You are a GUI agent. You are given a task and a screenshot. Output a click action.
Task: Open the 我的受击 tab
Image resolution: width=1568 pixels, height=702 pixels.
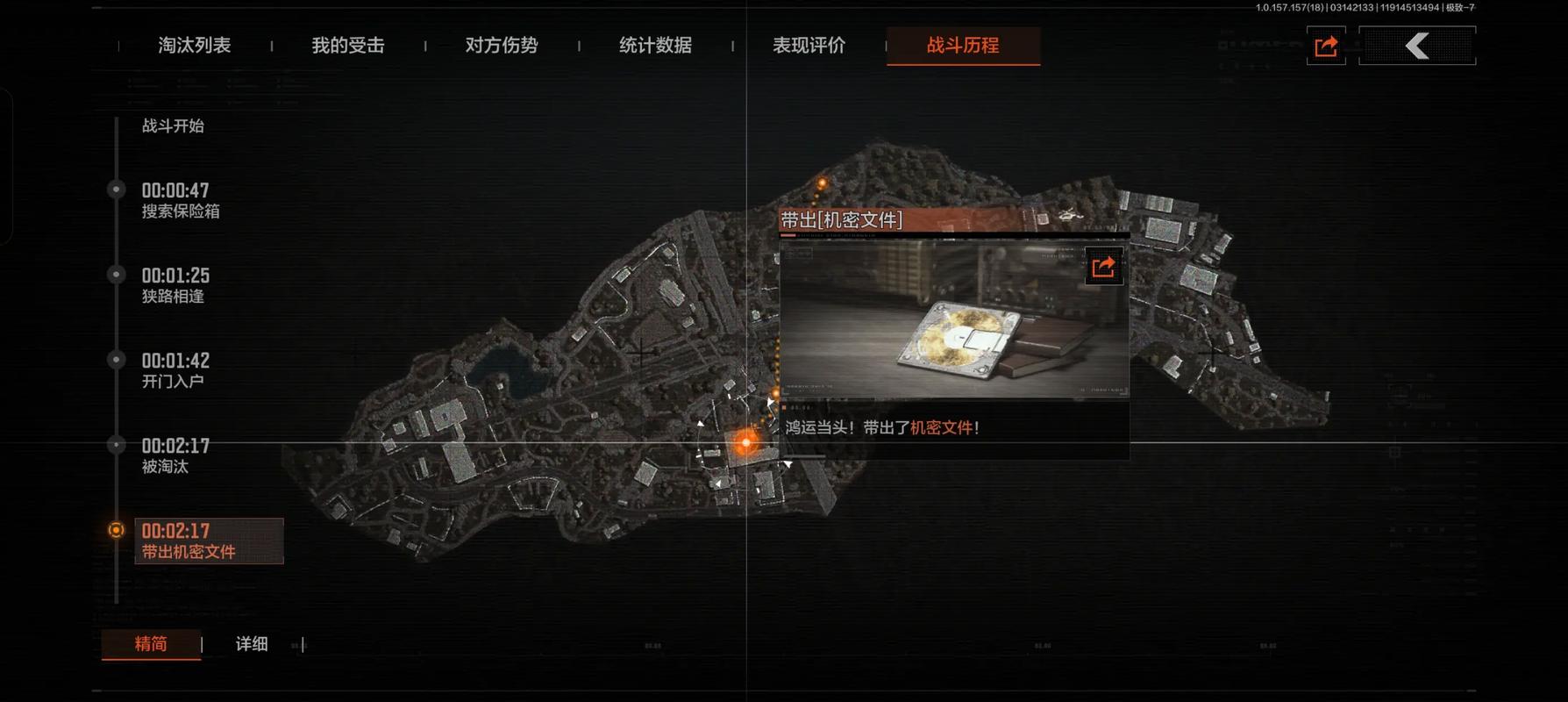[x=348, y=46]
